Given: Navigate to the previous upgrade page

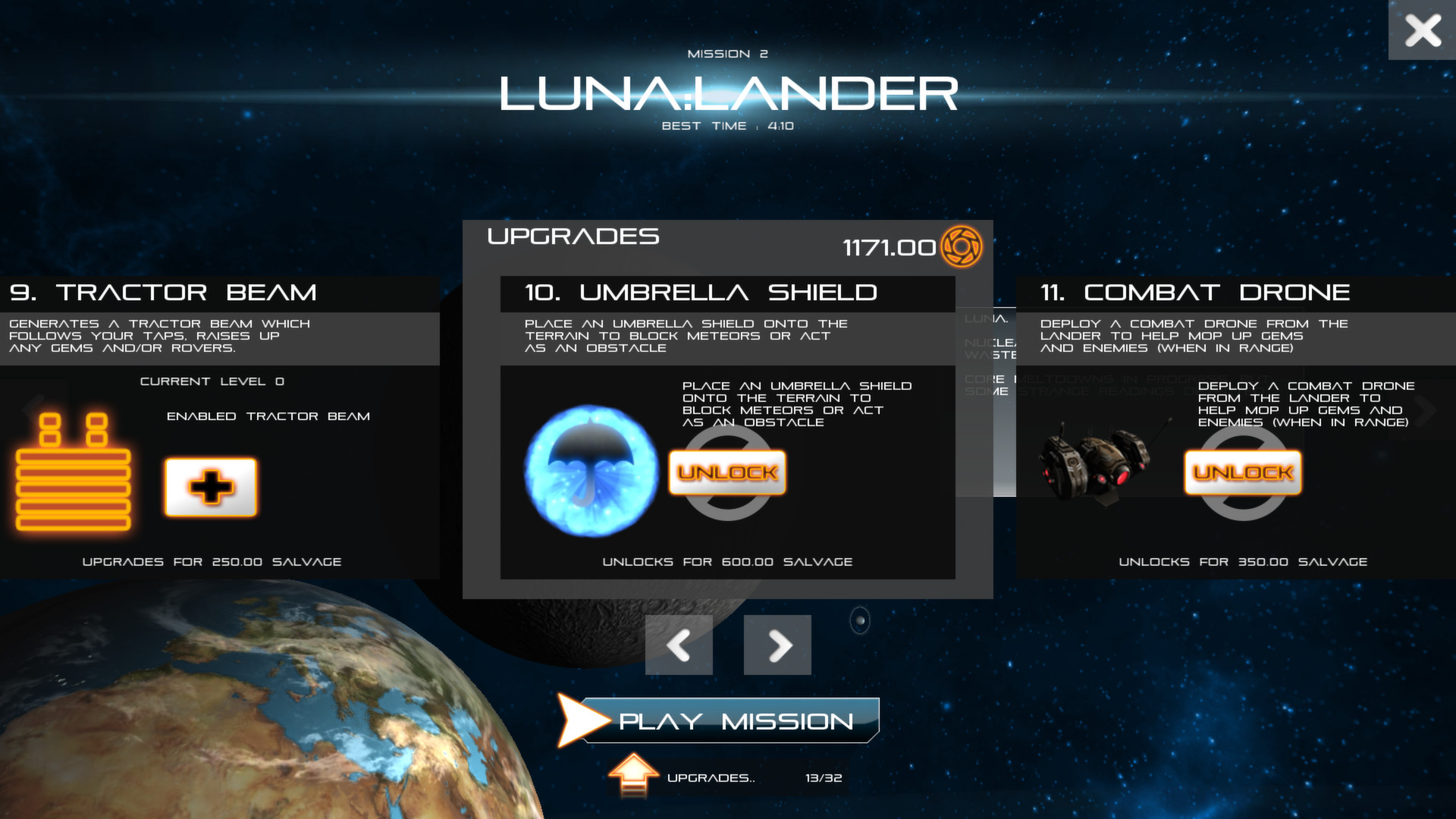Looking at the screenshot, I should pyautogui.click(x=678, y=645).
